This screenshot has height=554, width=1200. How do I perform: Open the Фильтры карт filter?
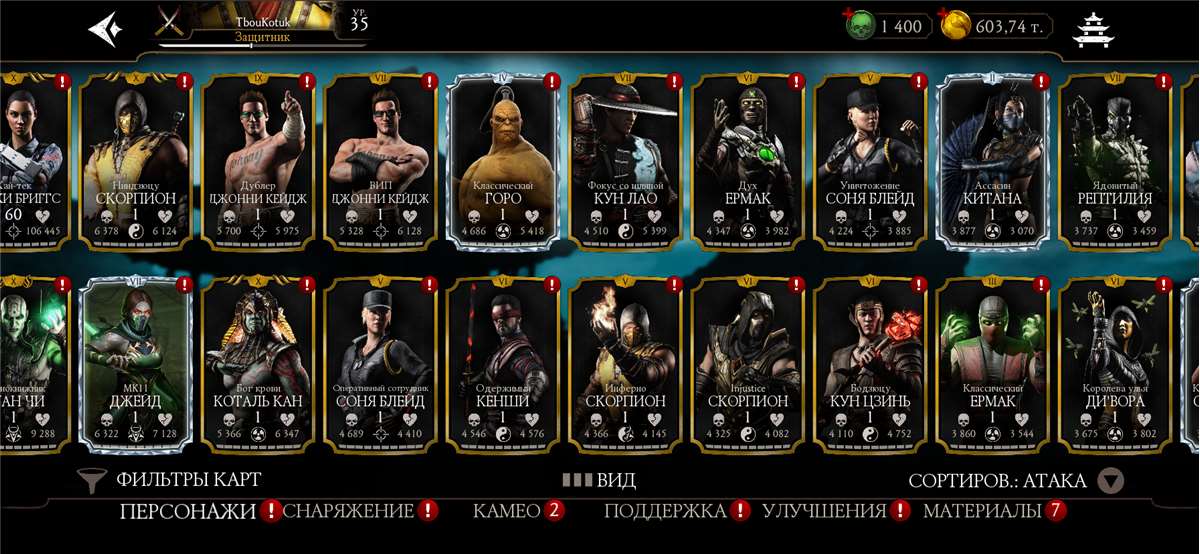[170, 480]
